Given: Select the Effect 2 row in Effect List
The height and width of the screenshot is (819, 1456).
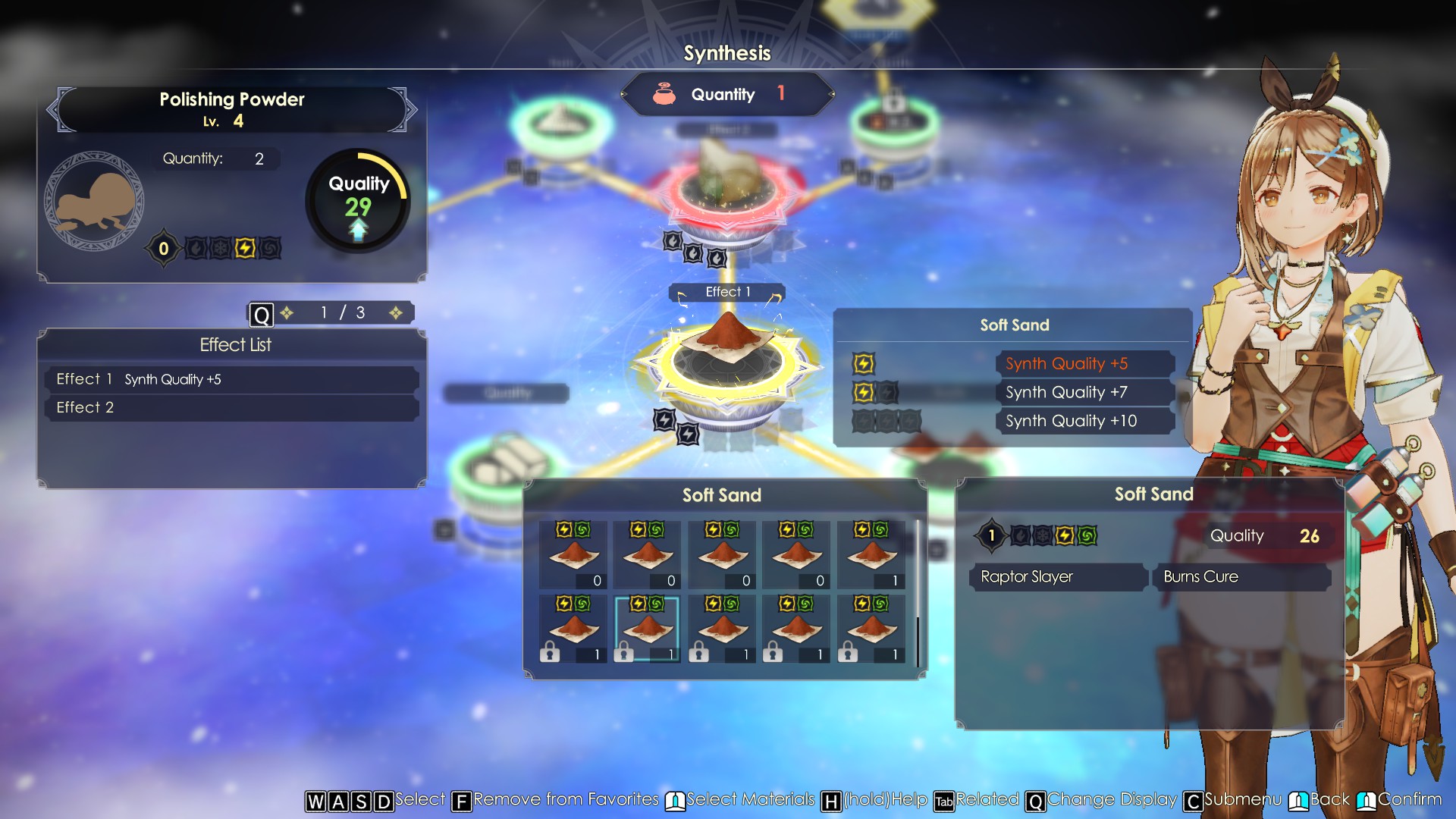Looking at the screenshot, I should pos(231,408).
